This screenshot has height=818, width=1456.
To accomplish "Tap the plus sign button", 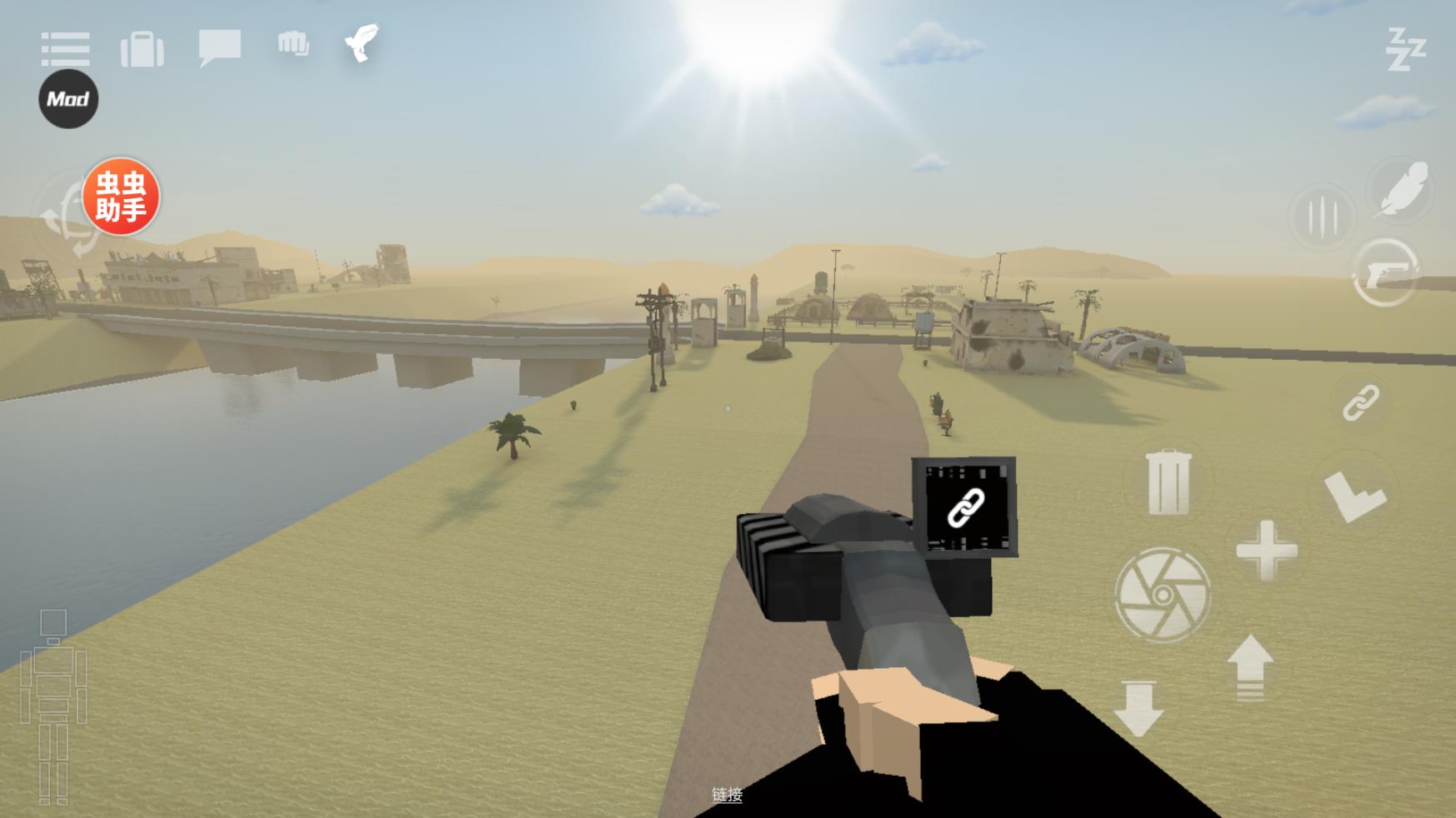I will coord(1267,551).
